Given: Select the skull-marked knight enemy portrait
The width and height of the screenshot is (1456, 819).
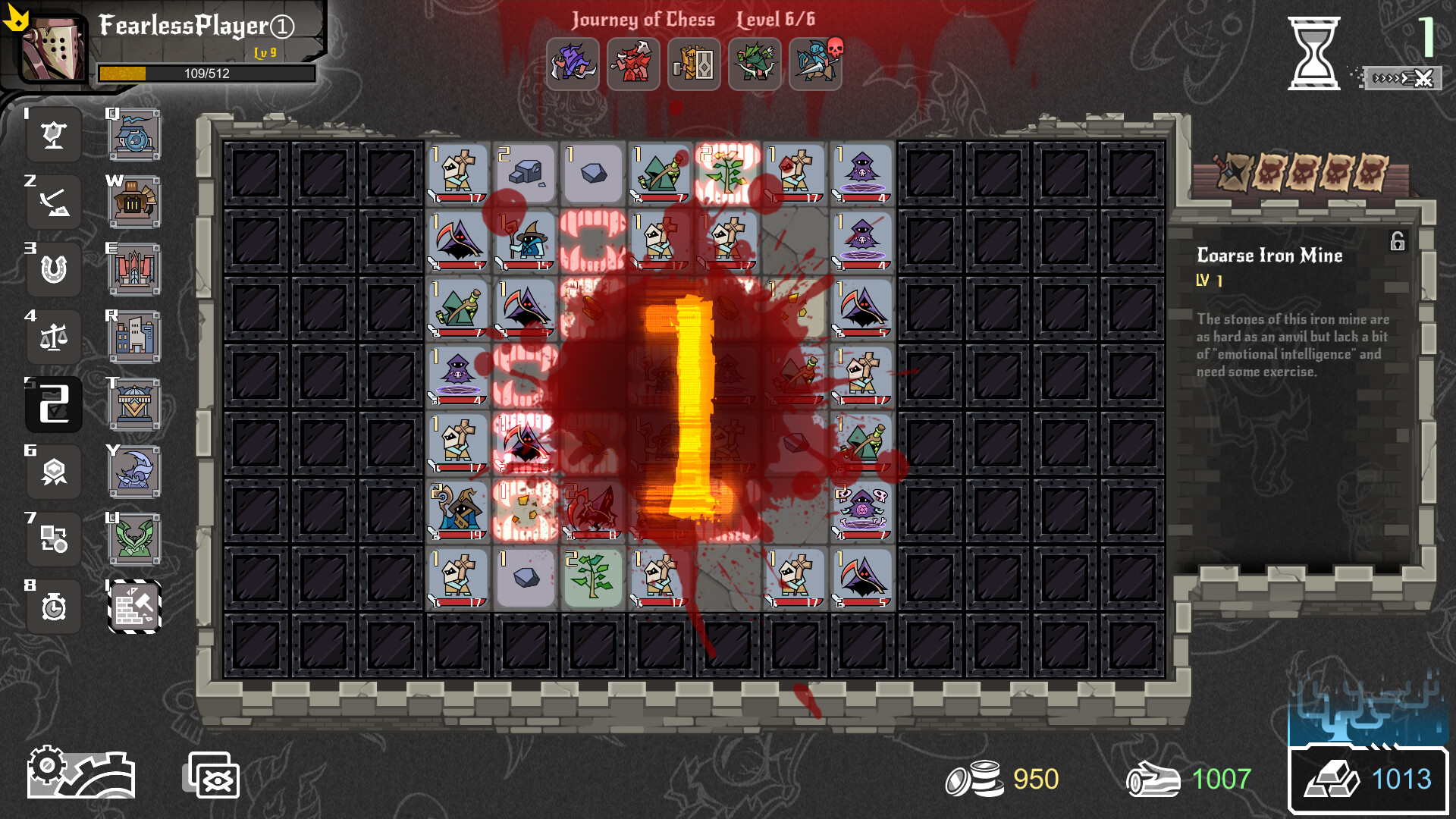Looking at the screenshot, I should coord(815,64).
